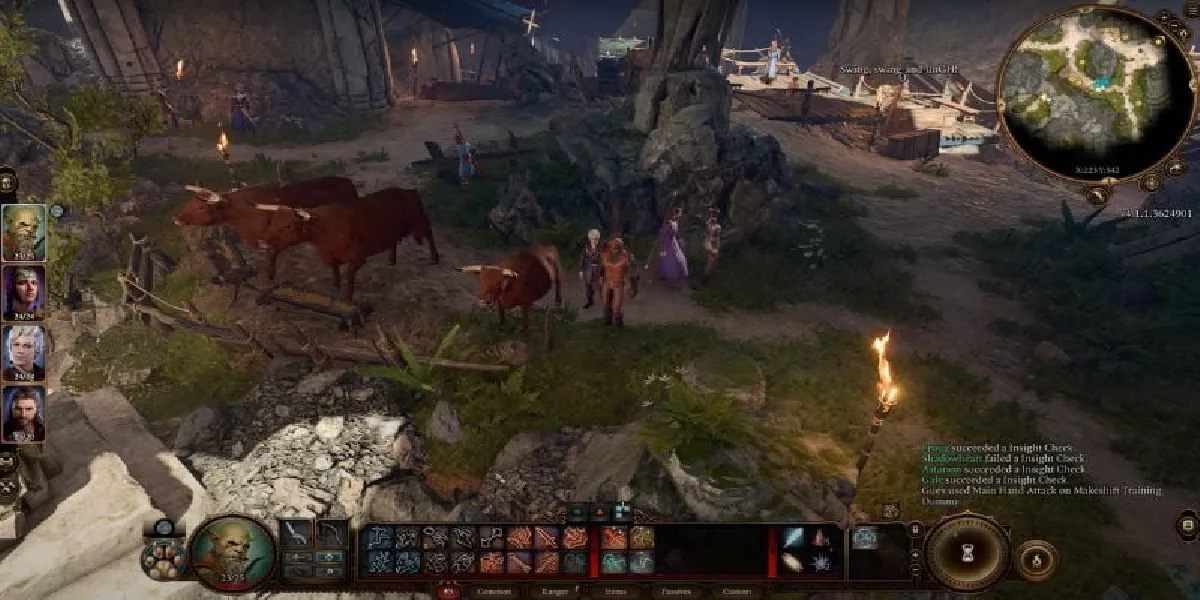Screen dimensions: 1200x600
Task: Select Astarion's white-haired party portrait
Action: pyautogui.click(x=23, y=352)
